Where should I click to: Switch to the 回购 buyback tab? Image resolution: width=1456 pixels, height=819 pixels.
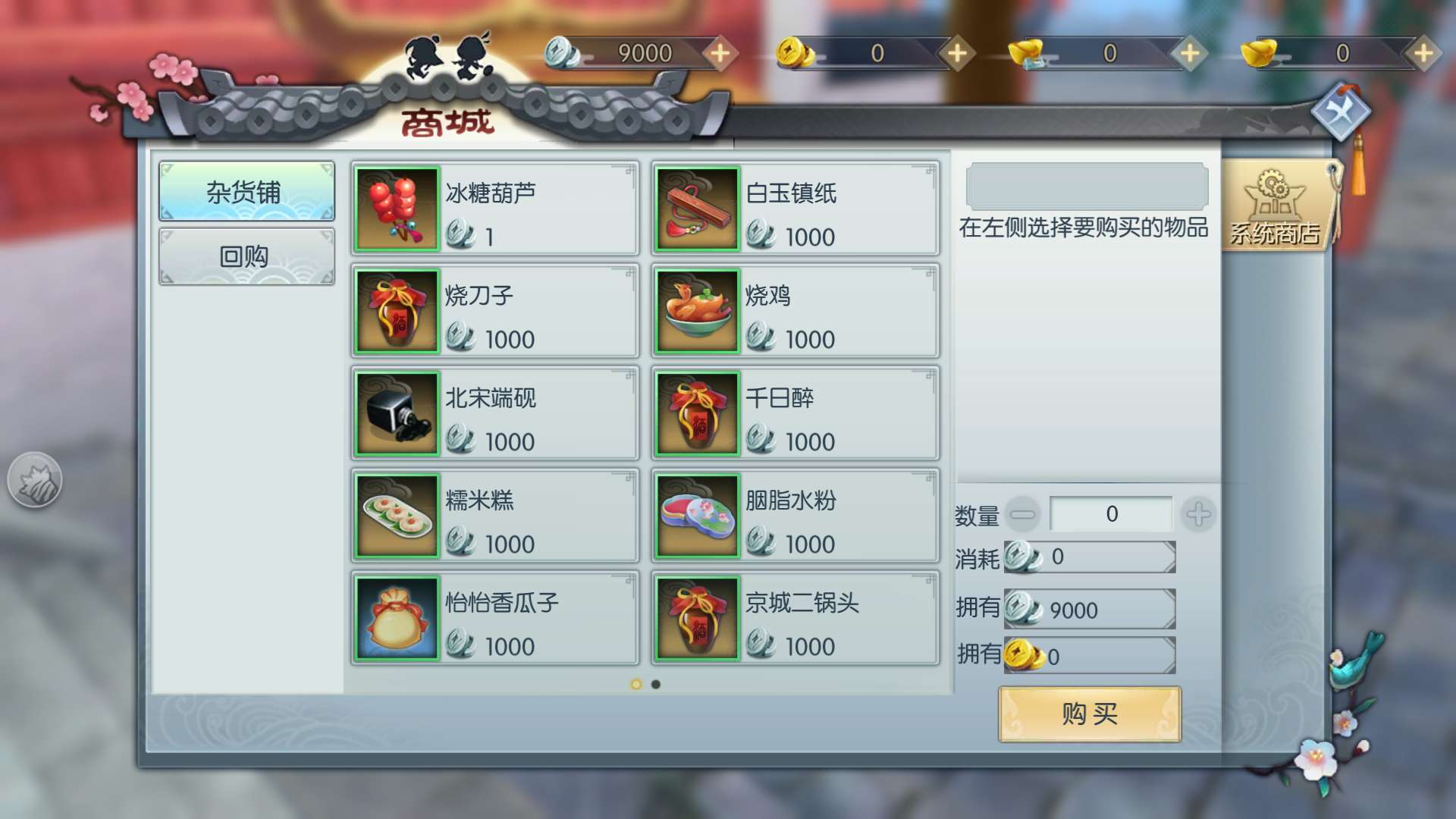[x=246, y=256]
